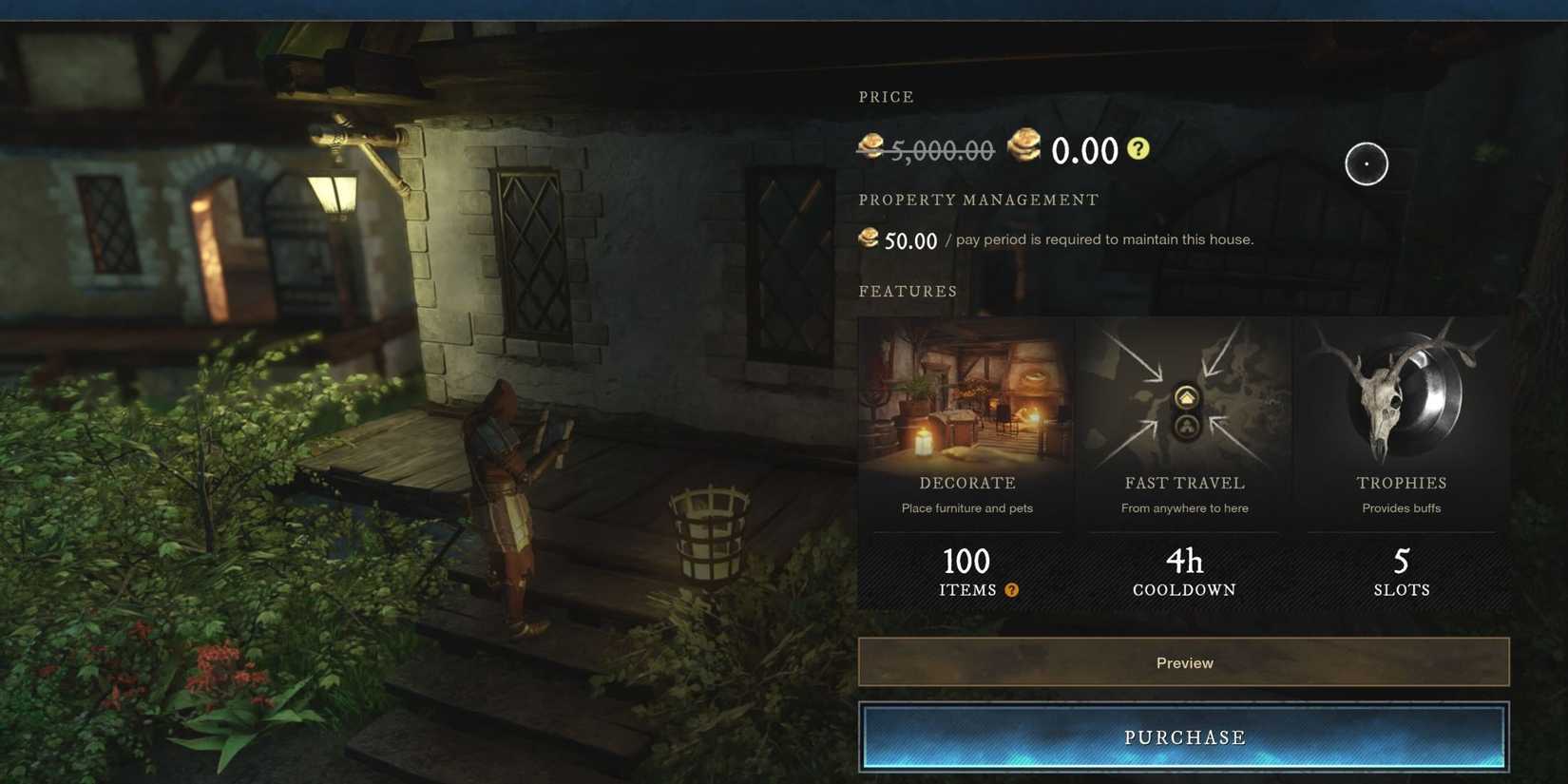Click the question mark help icon beside 0.00 price
Viewport: 1568px width, 784px height.
point(1138,148)
